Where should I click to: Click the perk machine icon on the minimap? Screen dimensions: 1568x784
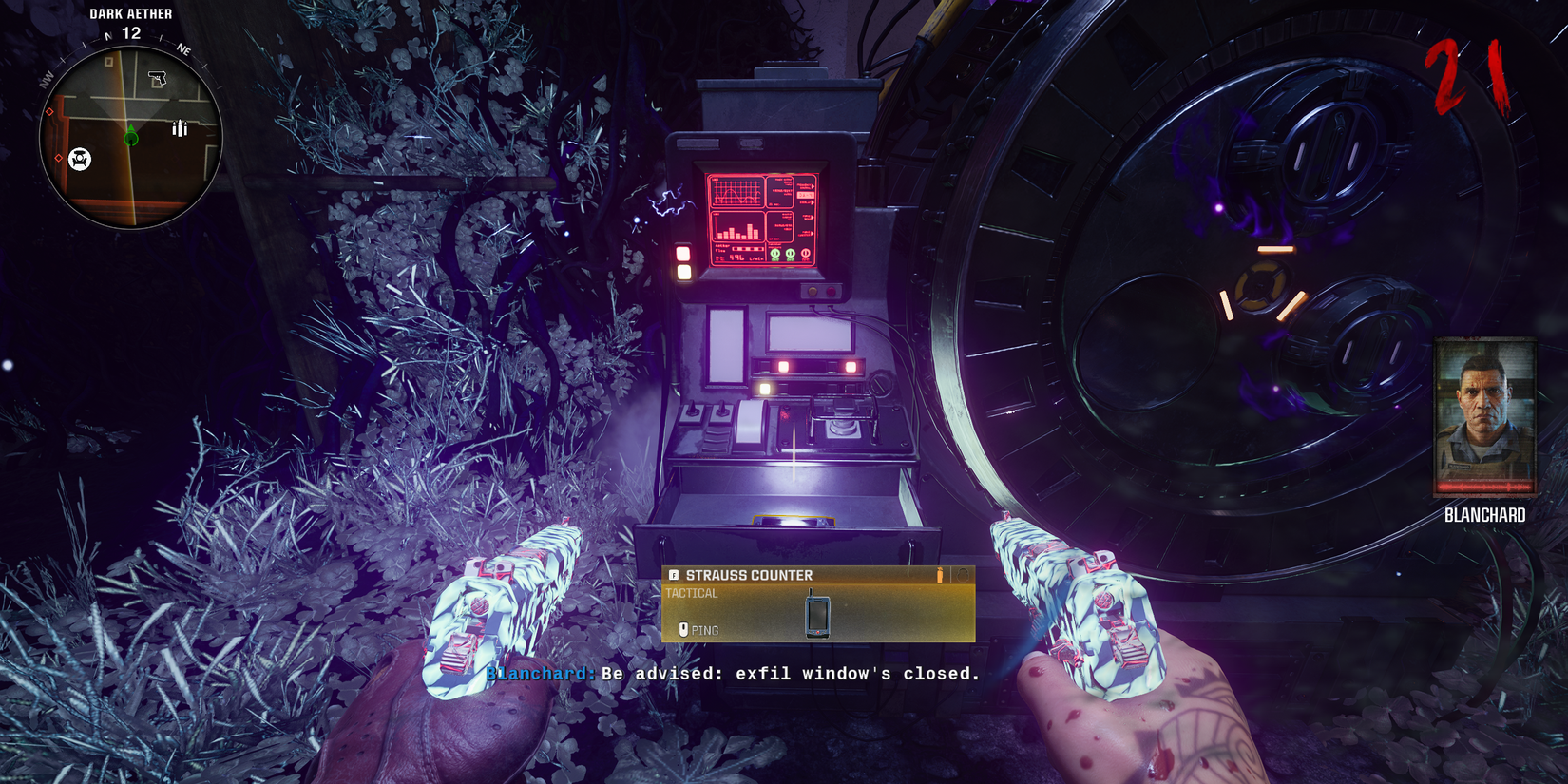[81, 159]
